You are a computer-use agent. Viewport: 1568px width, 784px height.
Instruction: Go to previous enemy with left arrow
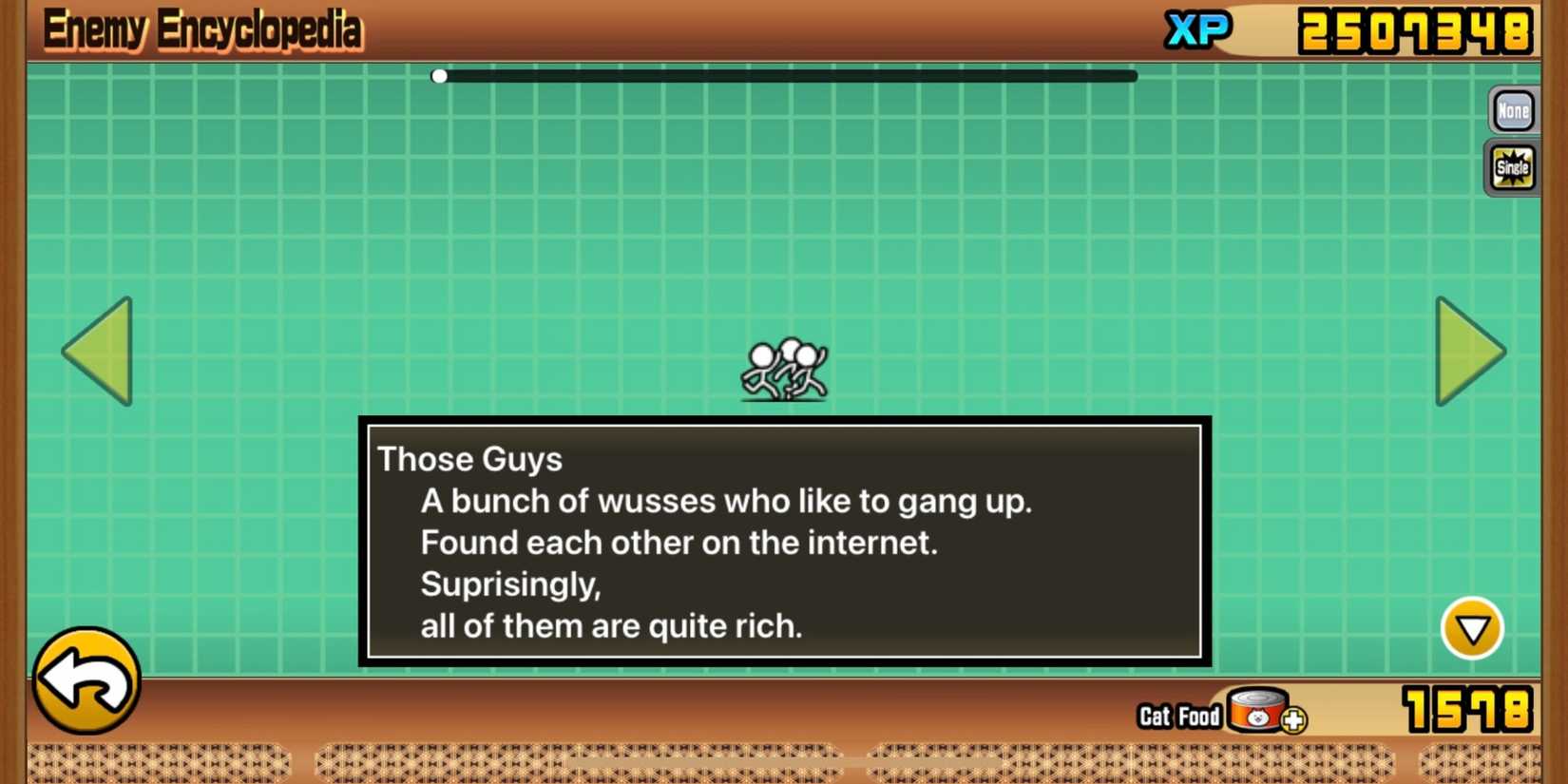(x=99, y=353)
